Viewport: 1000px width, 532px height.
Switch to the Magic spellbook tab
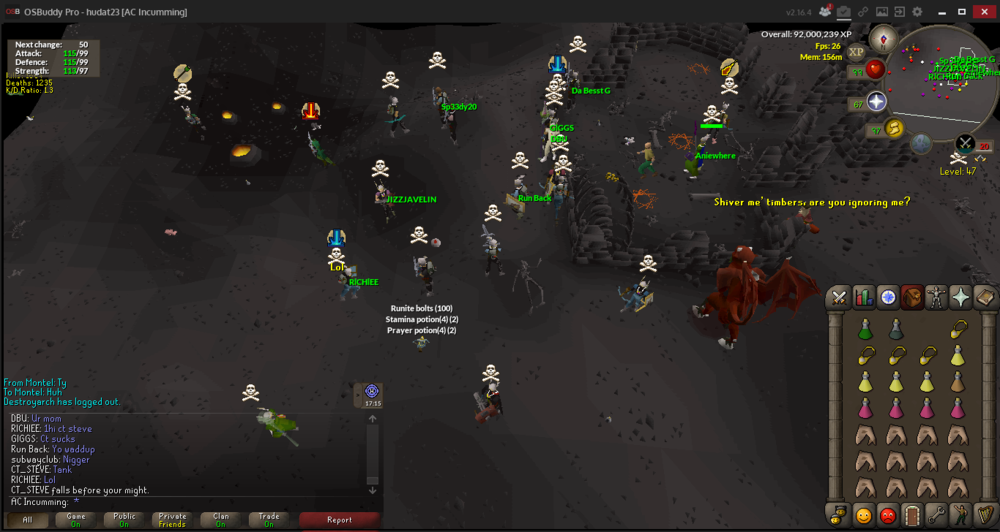point(985,297)
